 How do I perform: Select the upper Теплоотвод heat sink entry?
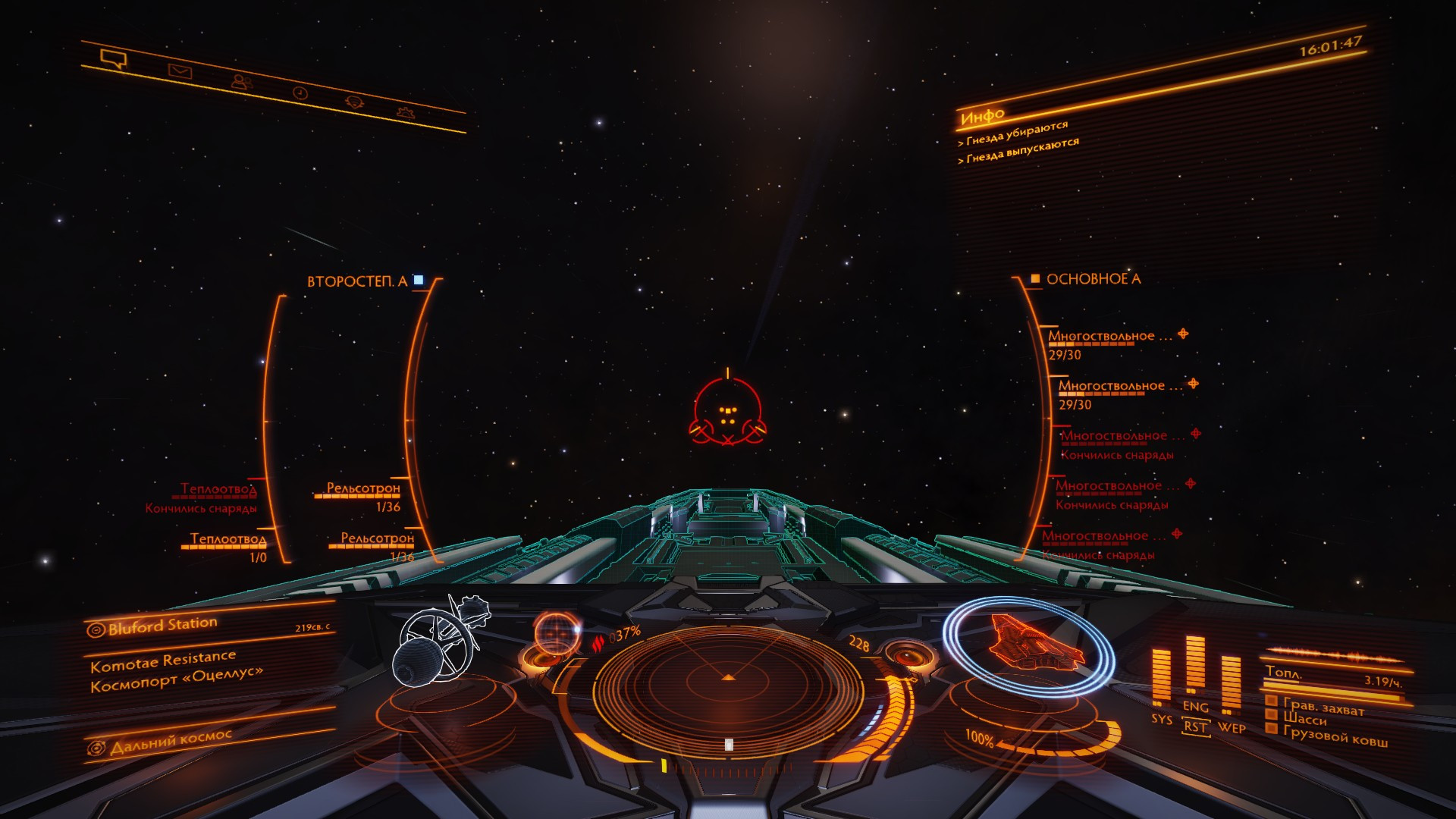pyautogui.click(x=218, y=490)
